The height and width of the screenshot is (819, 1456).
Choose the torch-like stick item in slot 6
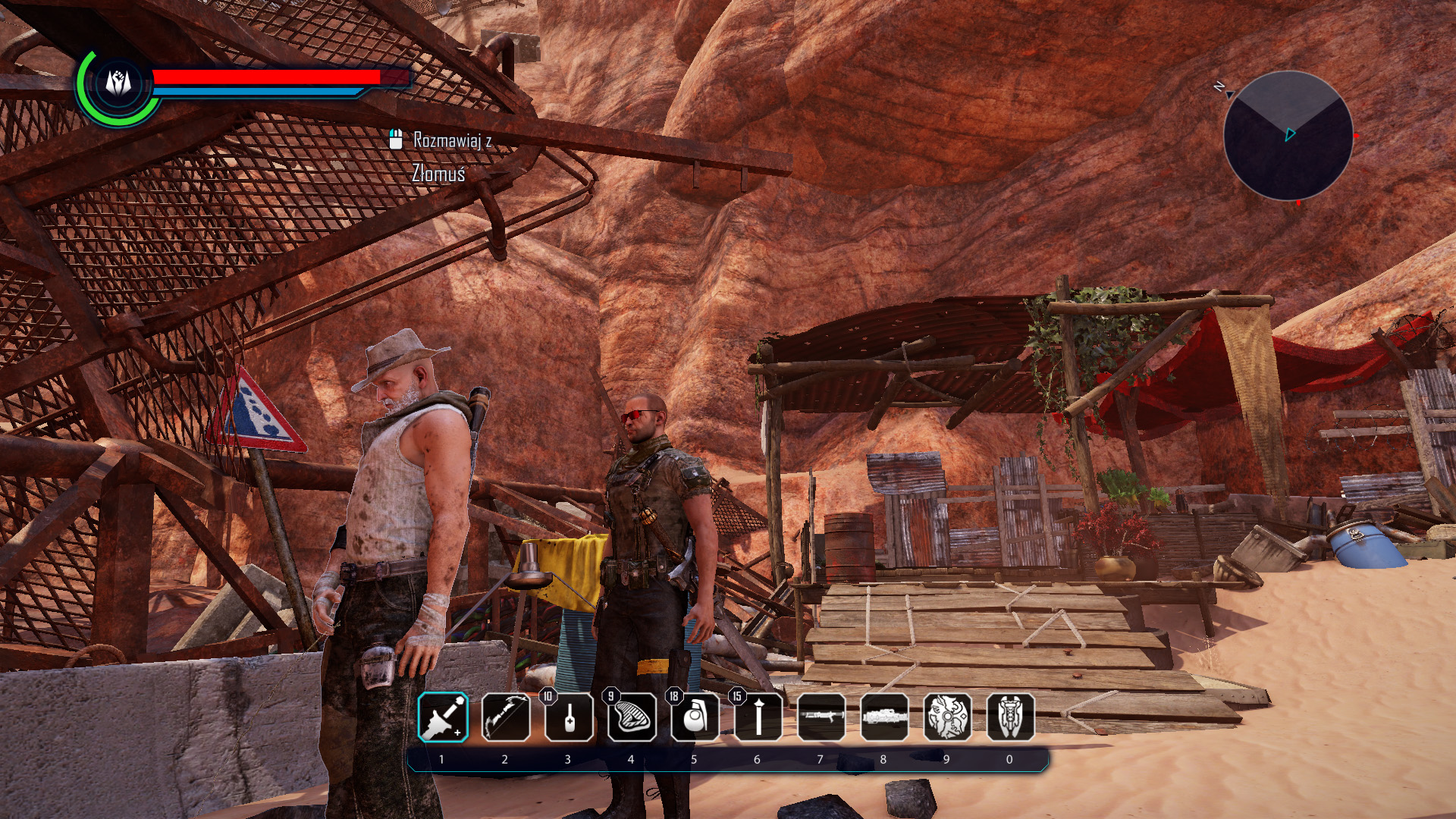coord(758,717)
